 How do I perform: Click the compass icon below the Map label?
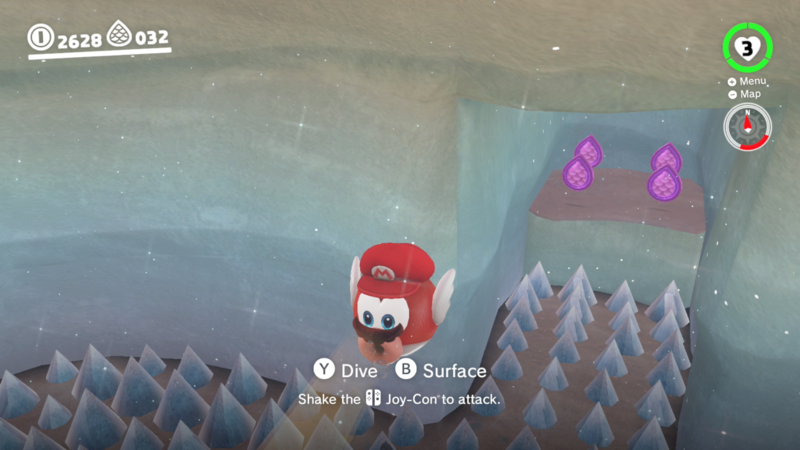[x=748, y=127]
